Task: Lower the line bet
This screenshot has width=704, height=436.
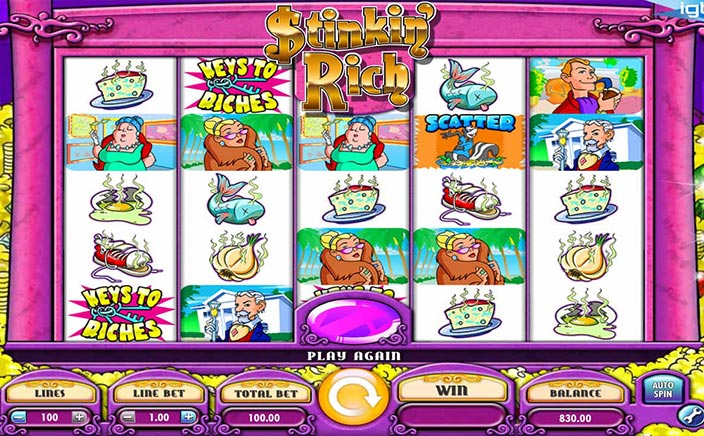Action: pos(126,415)
